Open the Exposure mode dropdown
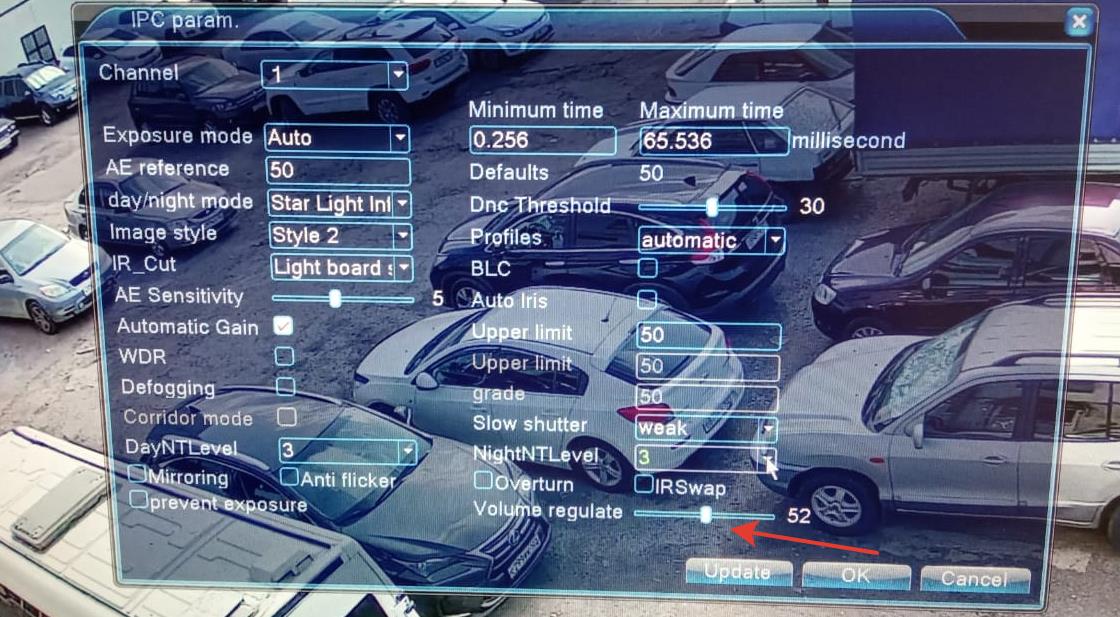1120x617 pixels. click(x=400, y=138)
